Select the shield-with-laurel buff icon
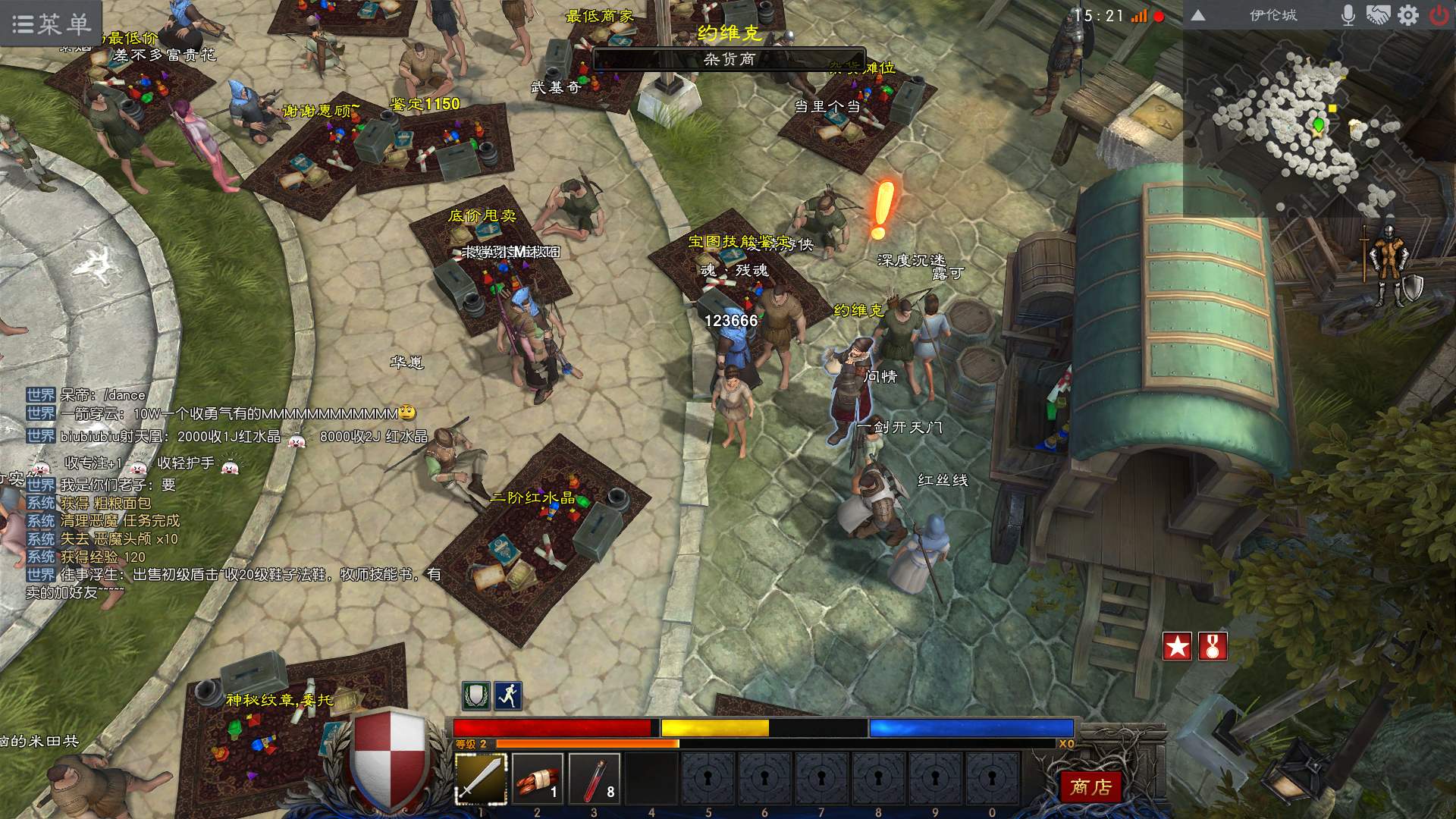The width and height of the screenshot is (1456, 819). coord(476,695)
